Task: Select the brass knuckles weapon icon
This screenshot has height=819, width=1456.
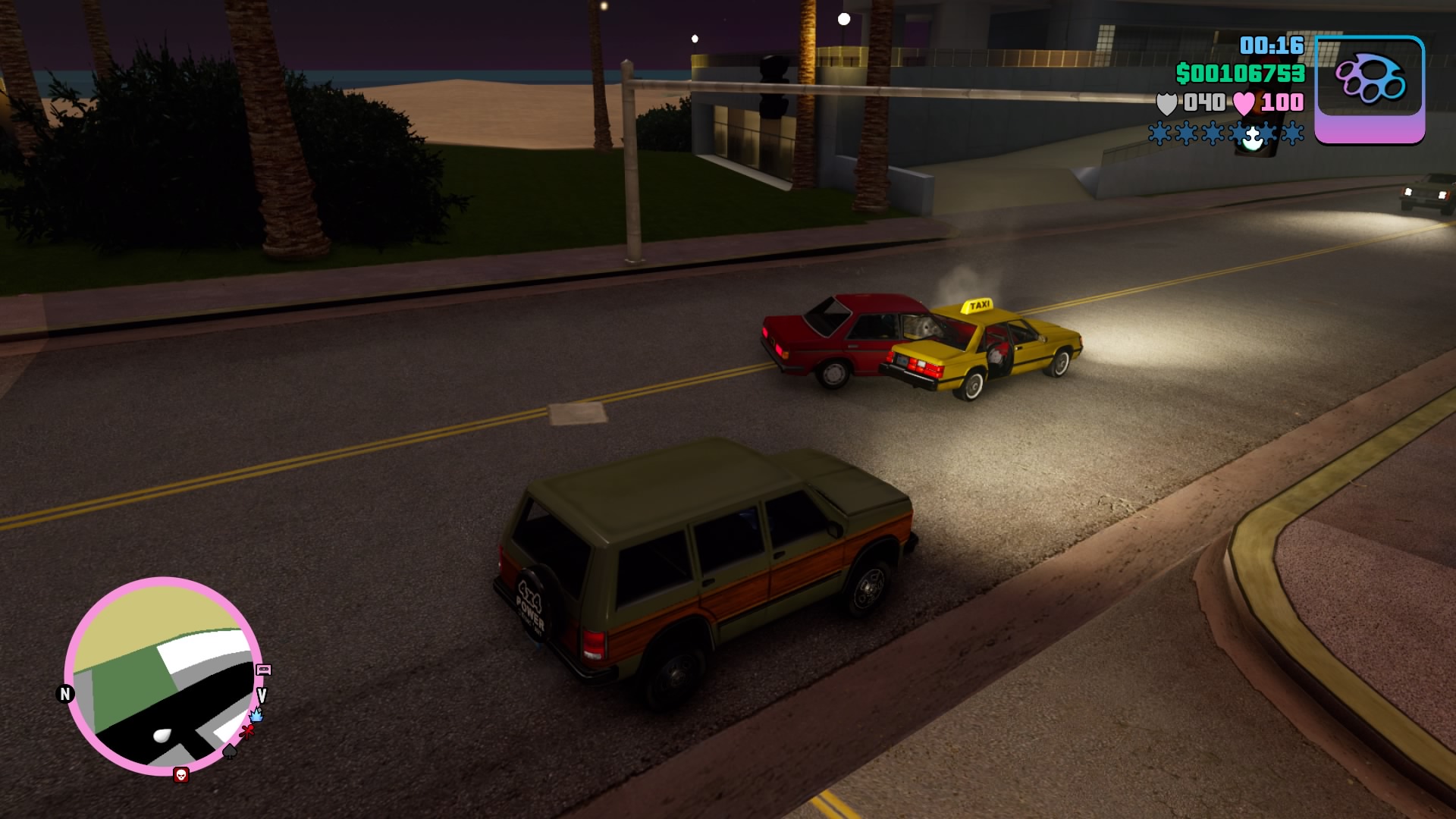Action: coord(1370,80)
